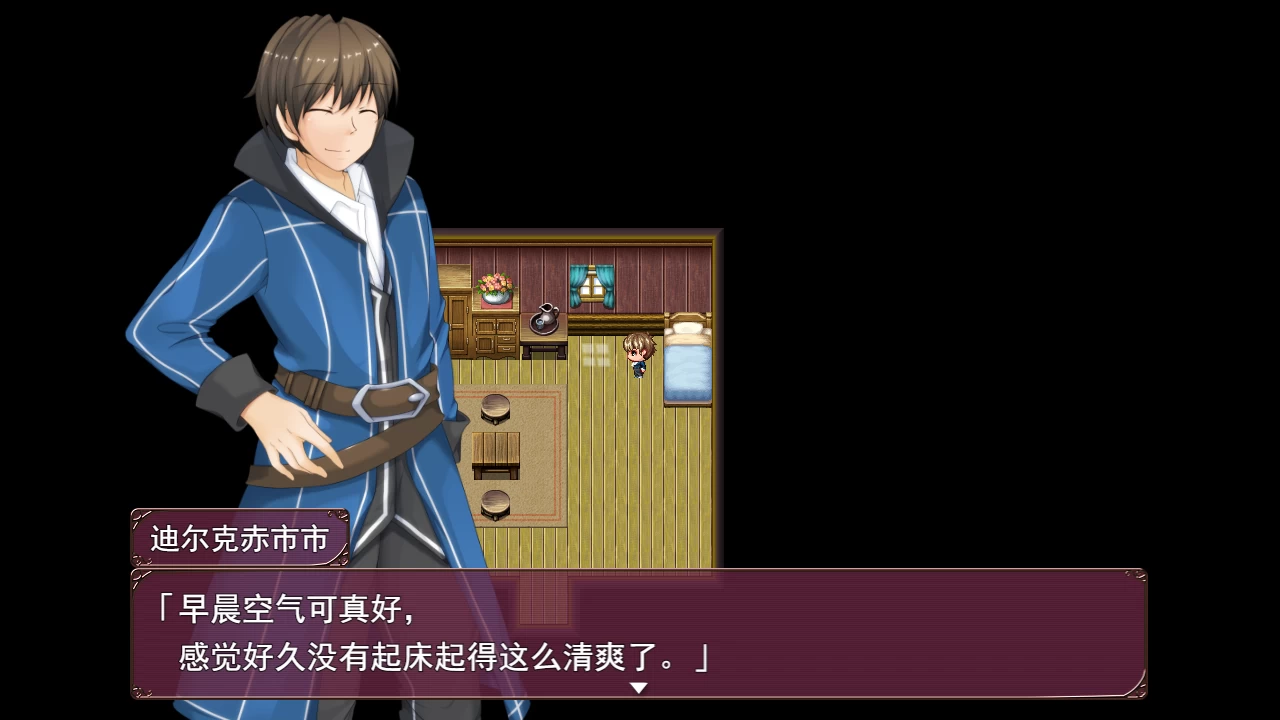Click the light patch on the wooden floor
Image resolution: width=1280 pixels, height=720 pixels.
[x=597, y=356]
